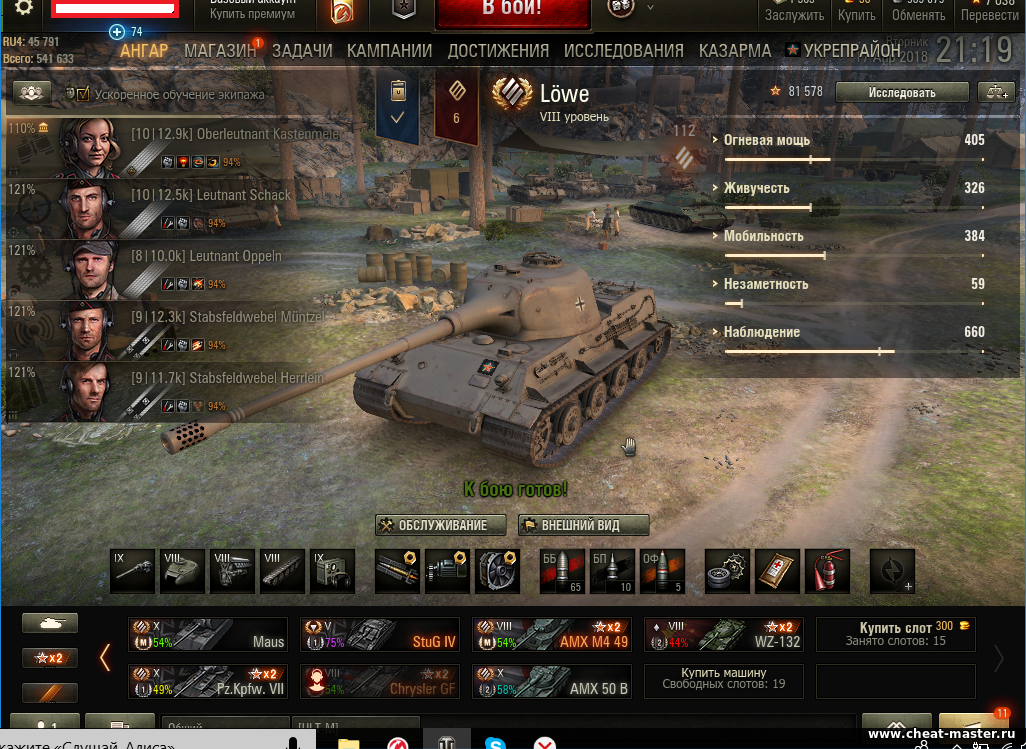Switch to the КАЗАРМА tab
Viewport: 1026px width, 749px height.
(x=735, y=51)
